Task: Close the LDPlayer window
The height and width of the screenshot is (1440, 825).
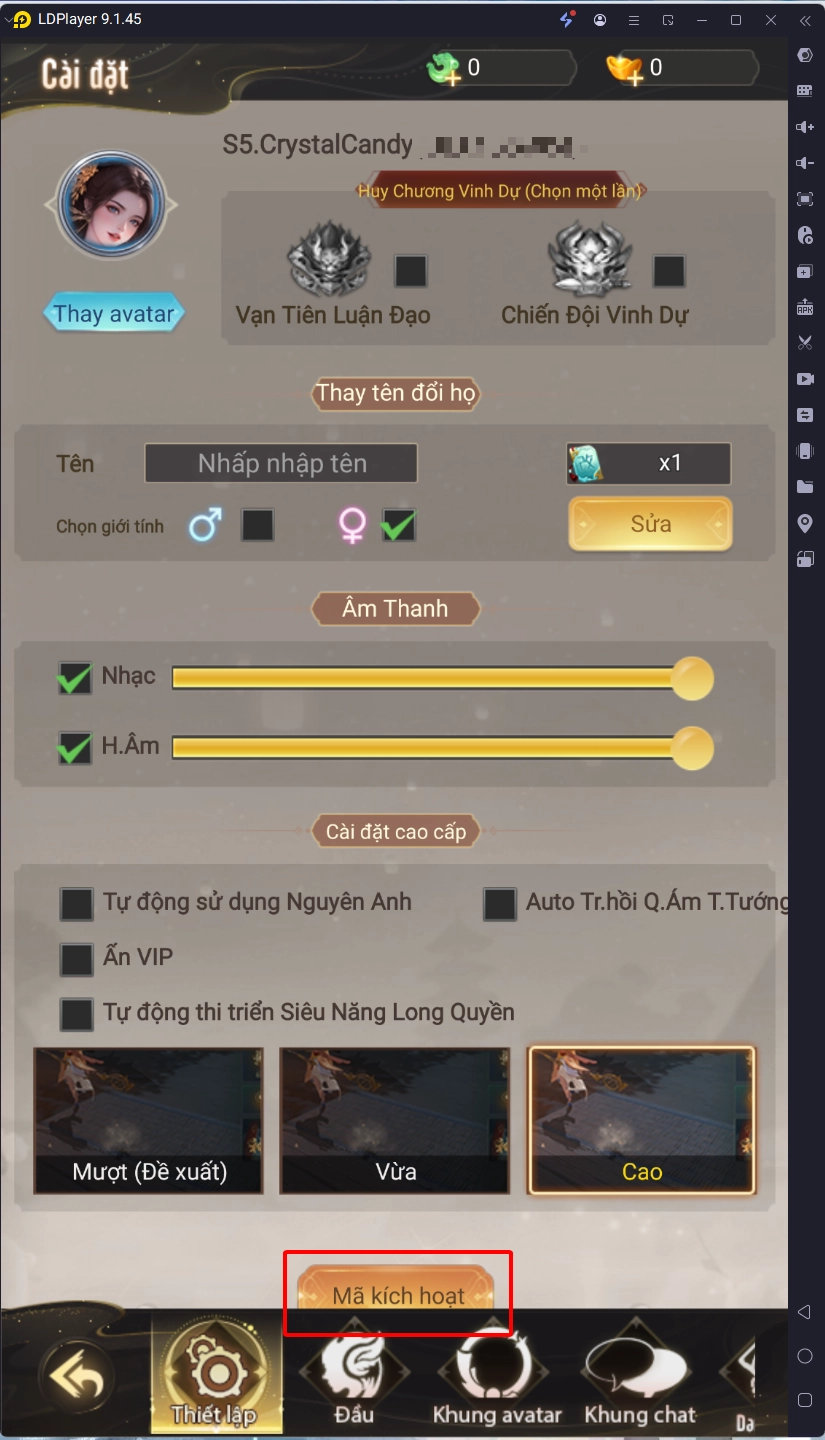Action: (x=770, y=20)
